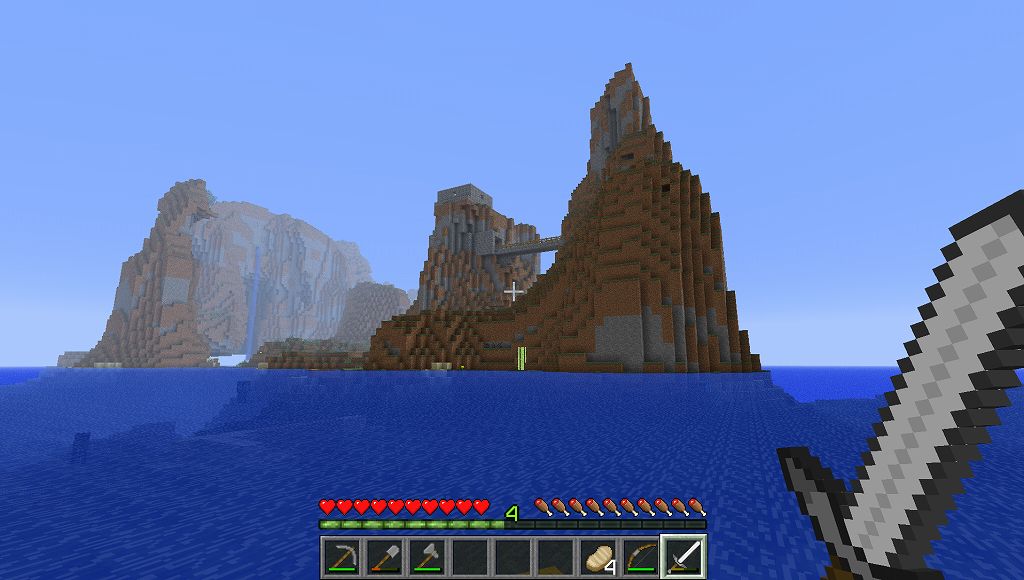This screenshot has height=580, width=1024.
Task: Select the shovel hotbar slot
Action: click(x=385, y=556)
